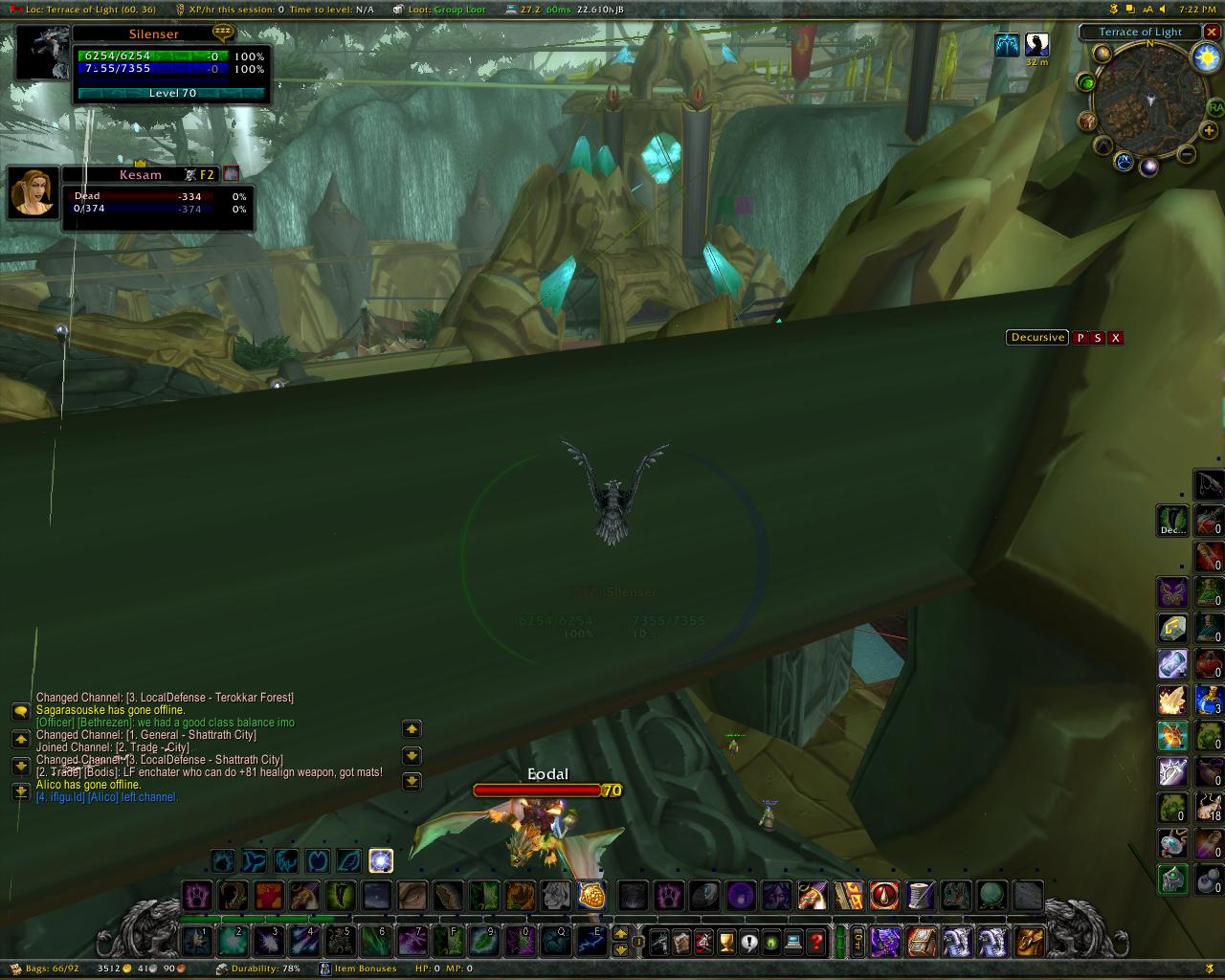Click the sun day-night indicator on minimap
Viewport: 1225px width, 980px height.
click(x=1206, y=58)
